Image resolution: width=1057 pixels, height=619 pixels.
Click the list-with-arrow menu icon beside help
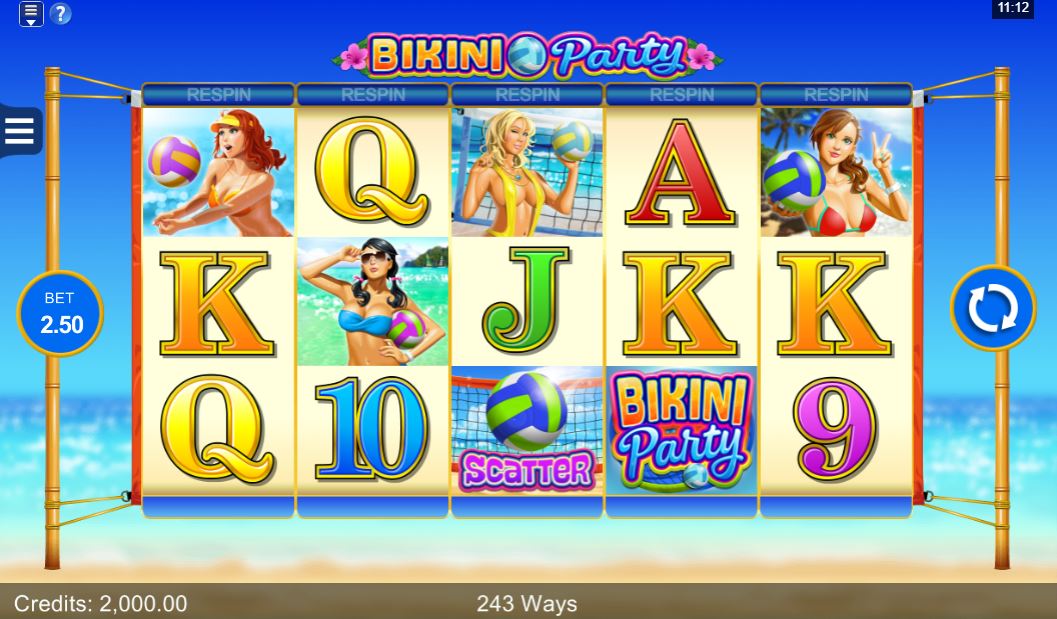tap(31, 14)
